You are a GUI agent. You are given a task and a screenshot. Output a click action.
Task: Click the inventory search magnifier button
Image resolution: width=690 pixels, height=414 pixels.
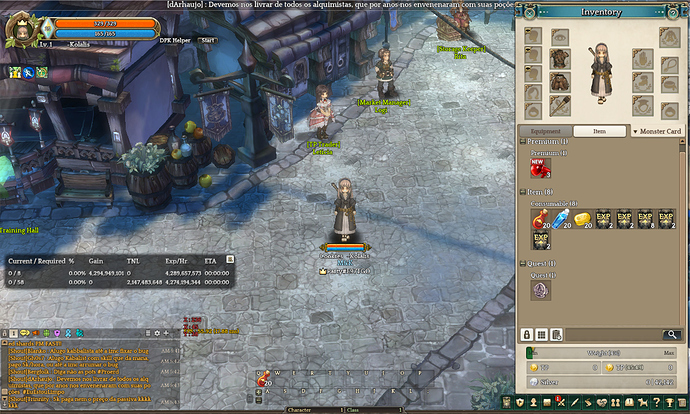[672, 334]
